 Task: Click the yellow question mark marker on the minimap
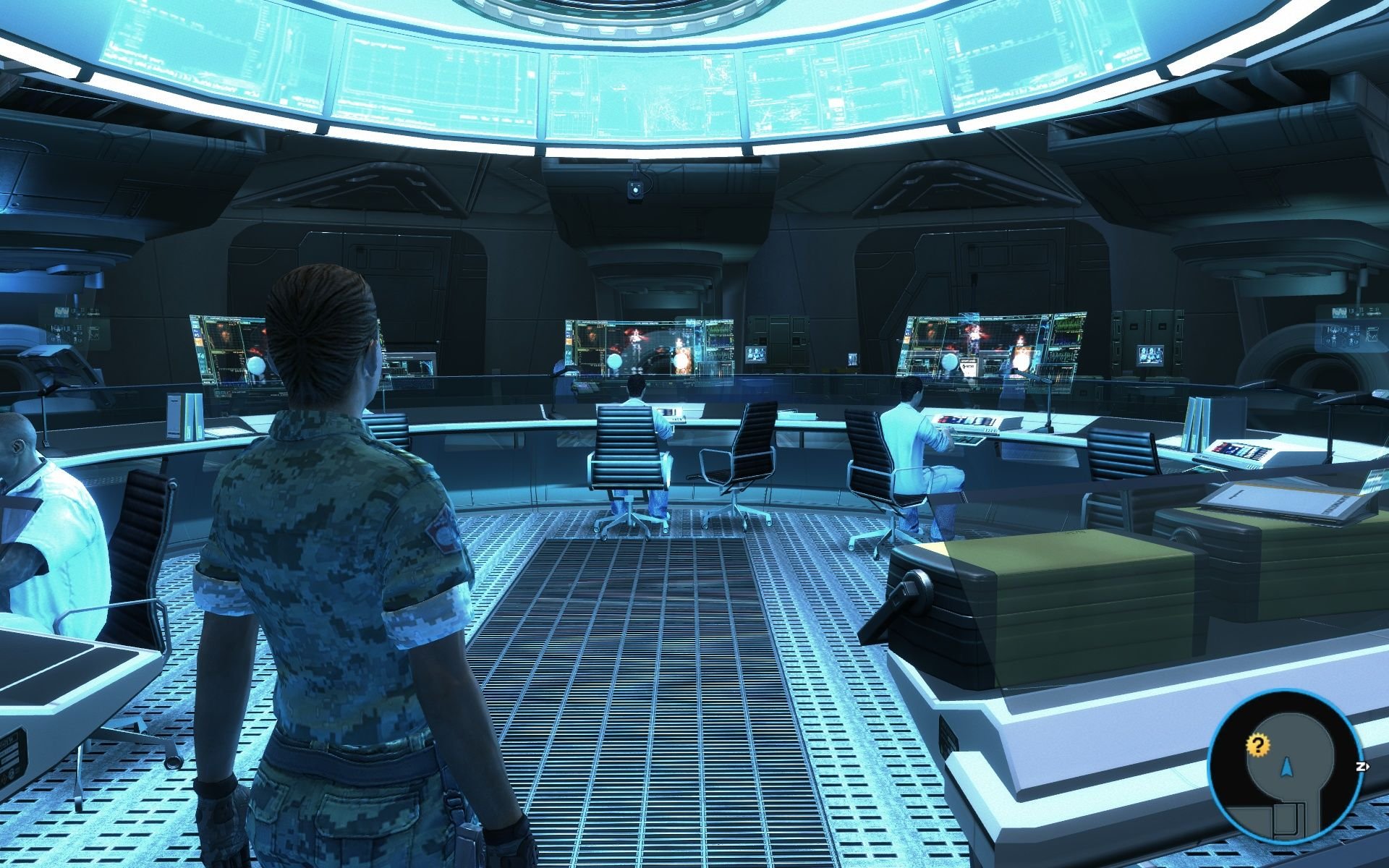[x=1259, y=746]
